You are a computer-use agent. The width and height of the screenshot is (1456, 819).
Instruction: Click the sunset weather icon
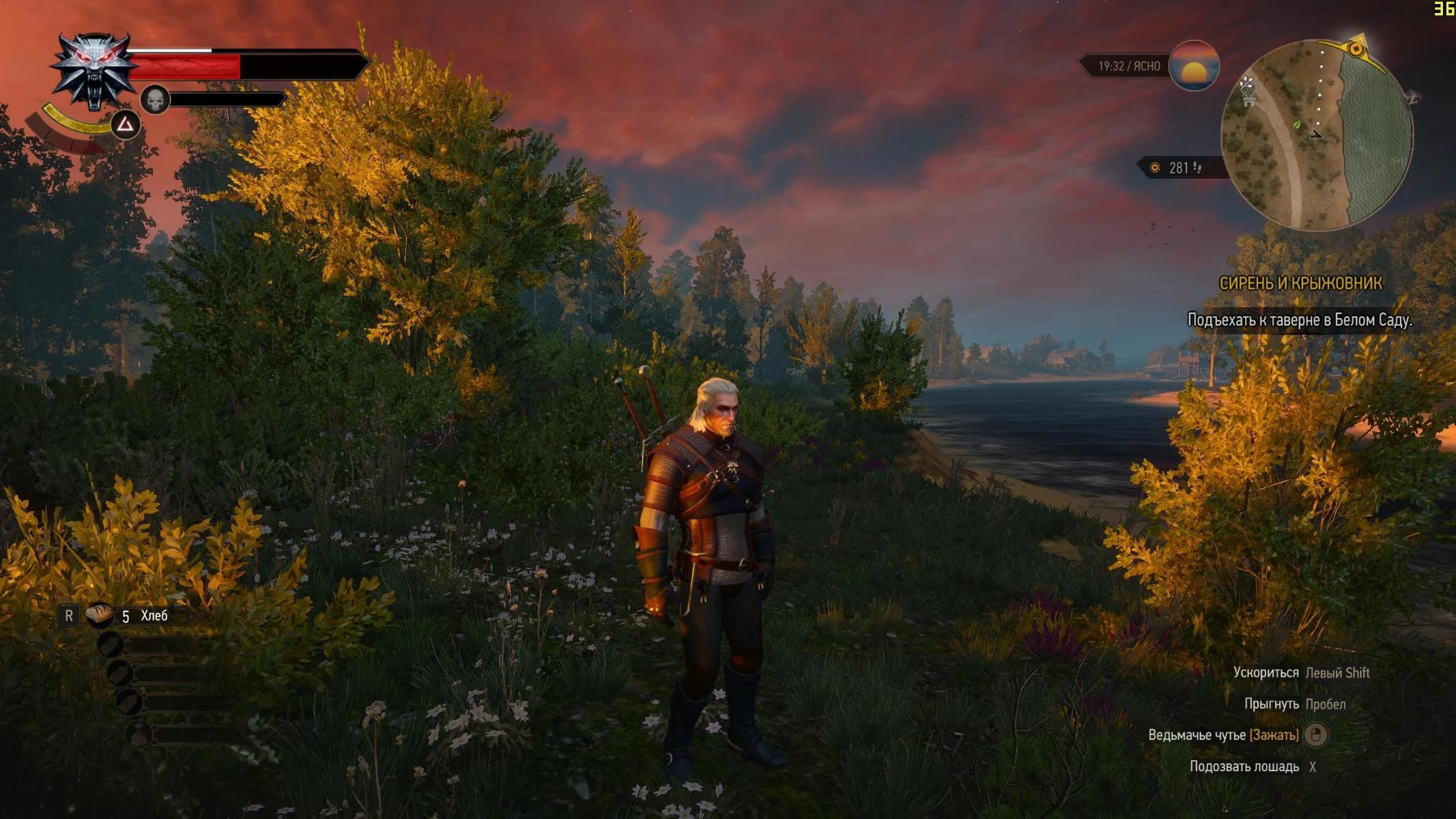[x=1194, y=66]
